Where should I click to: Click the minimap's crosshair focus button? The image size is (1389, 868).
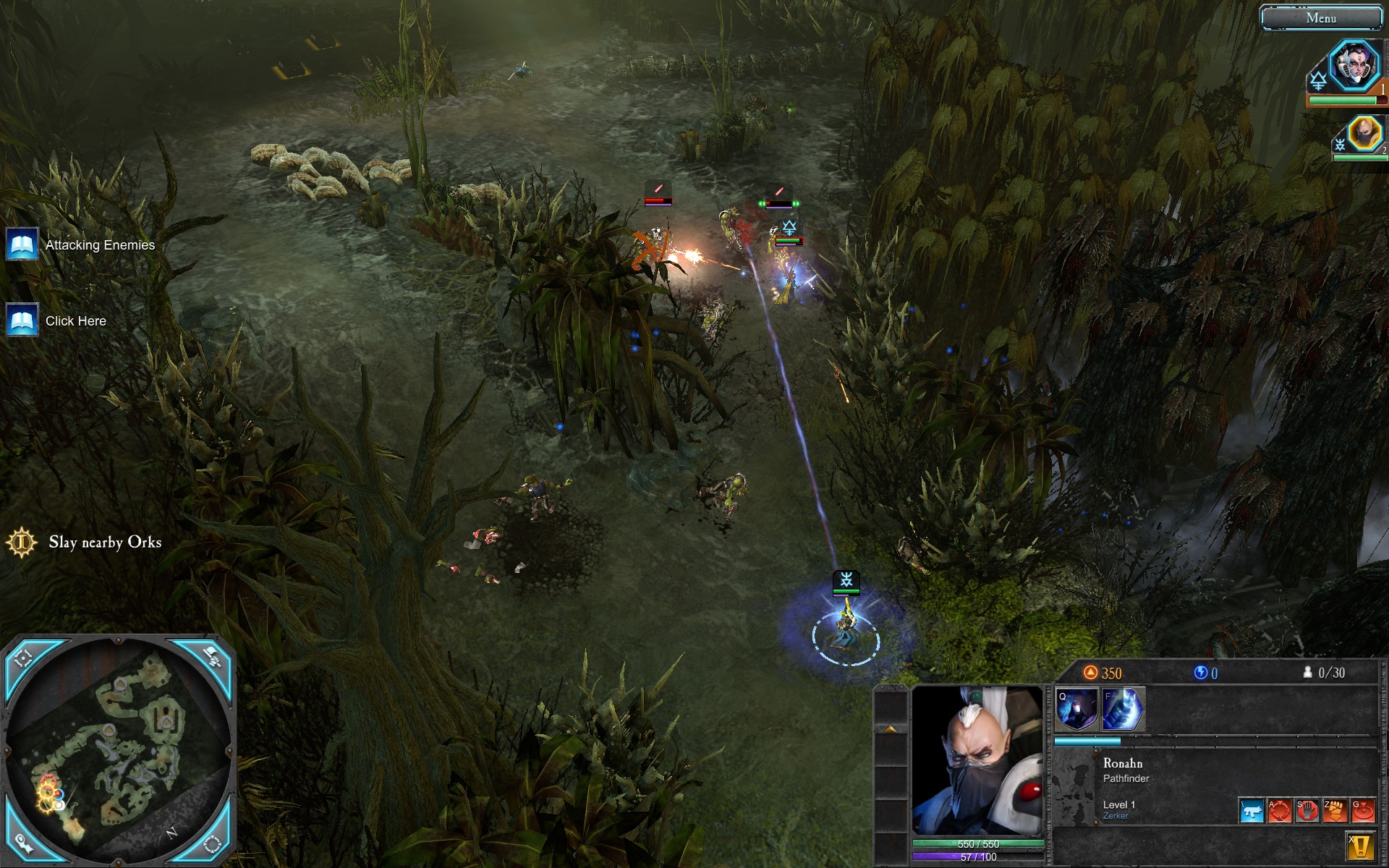point(22,658)
